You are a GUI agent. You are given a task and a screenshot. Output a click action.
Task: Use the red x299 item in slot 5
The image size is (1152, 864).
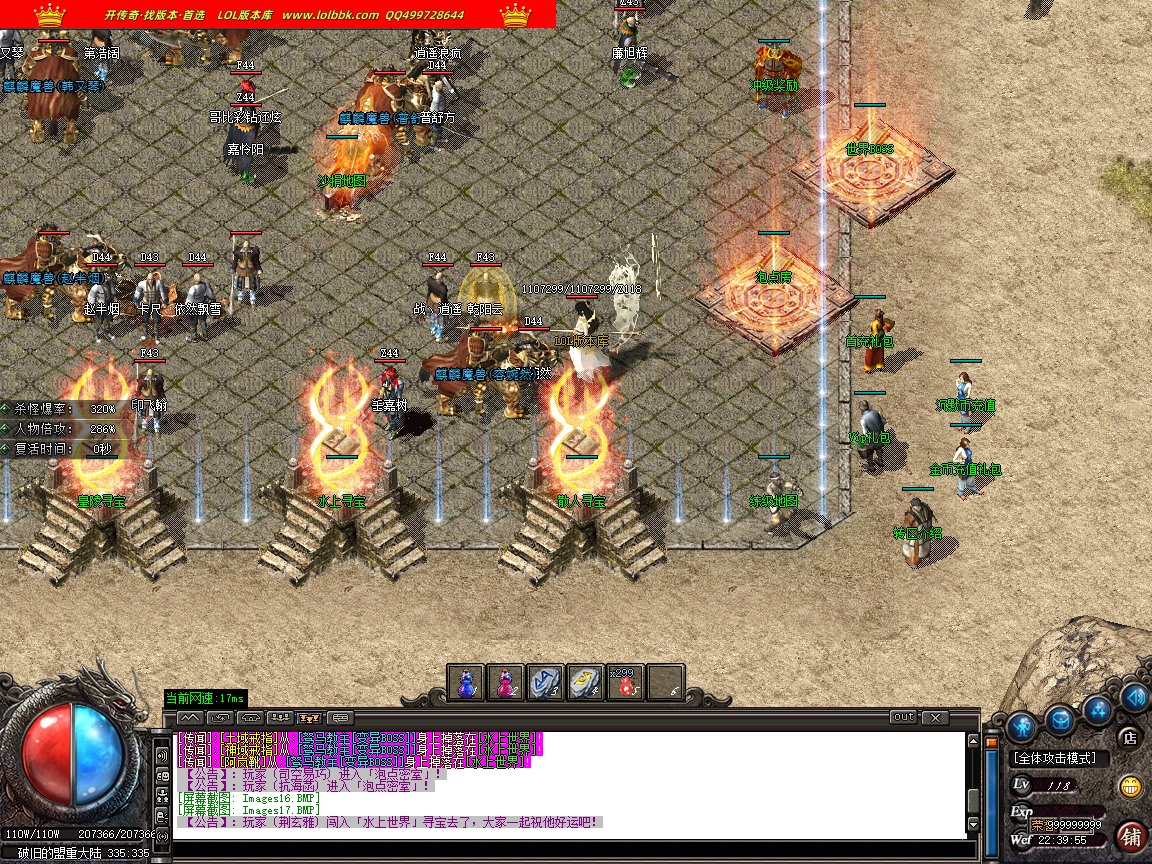pos(625,683)
